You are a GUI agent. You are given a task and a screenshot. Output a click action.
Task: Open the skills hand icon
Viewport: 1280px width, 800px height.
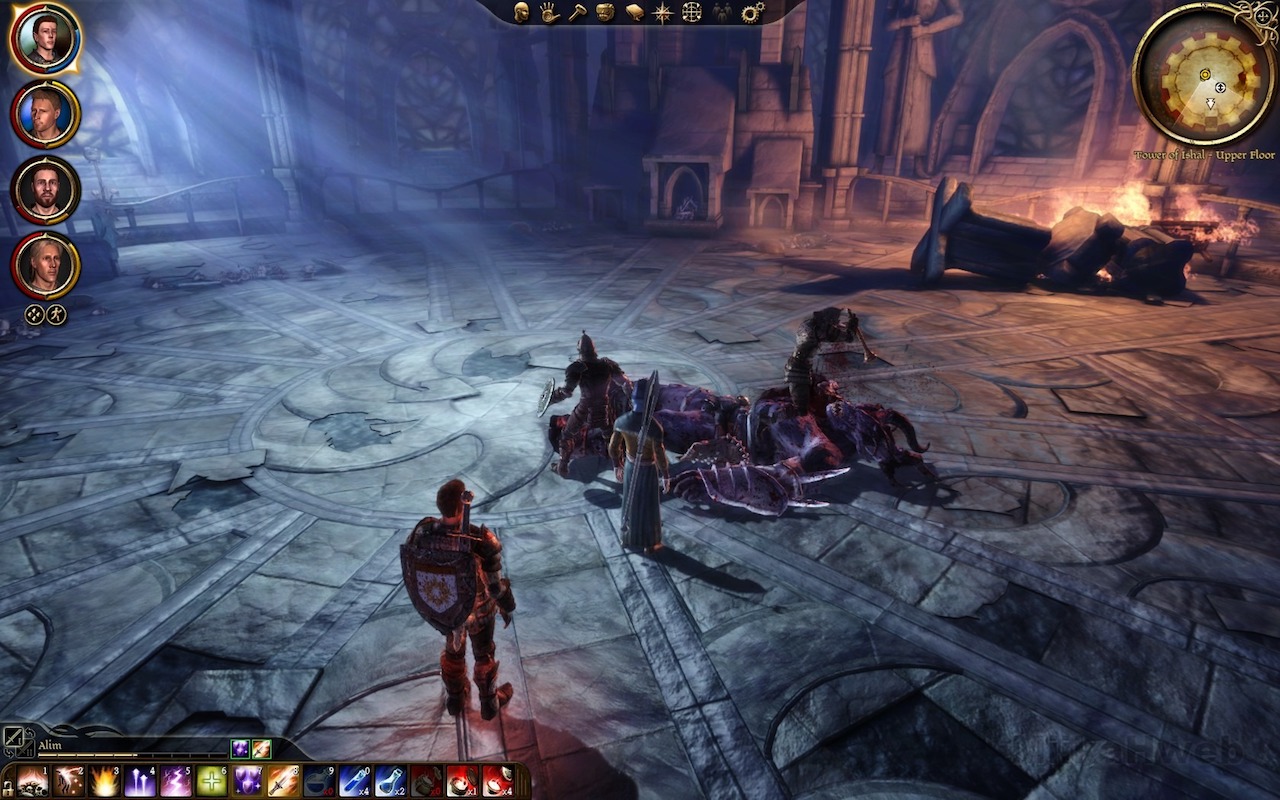549,12
